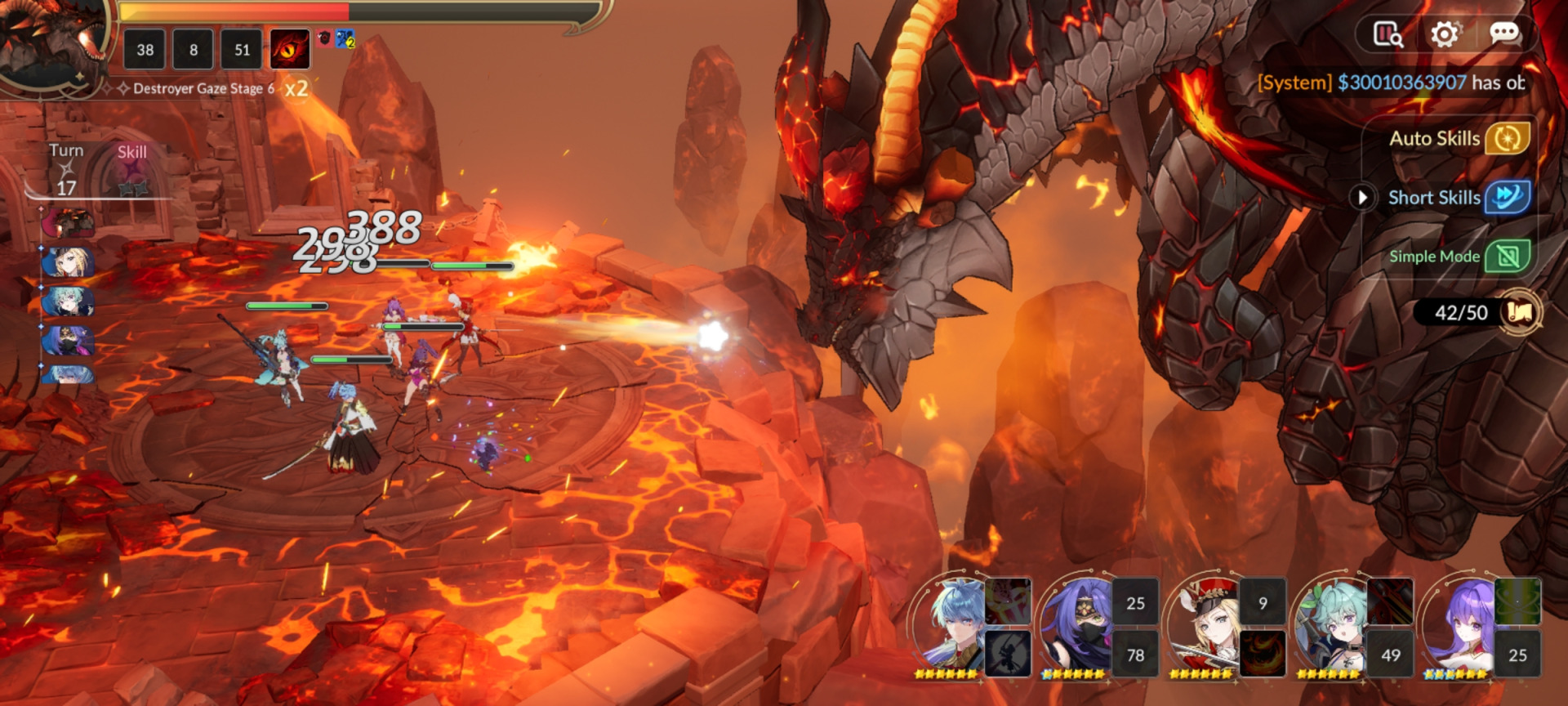Open the map scroll icon beside 42/50

[x=1520, y=312]
